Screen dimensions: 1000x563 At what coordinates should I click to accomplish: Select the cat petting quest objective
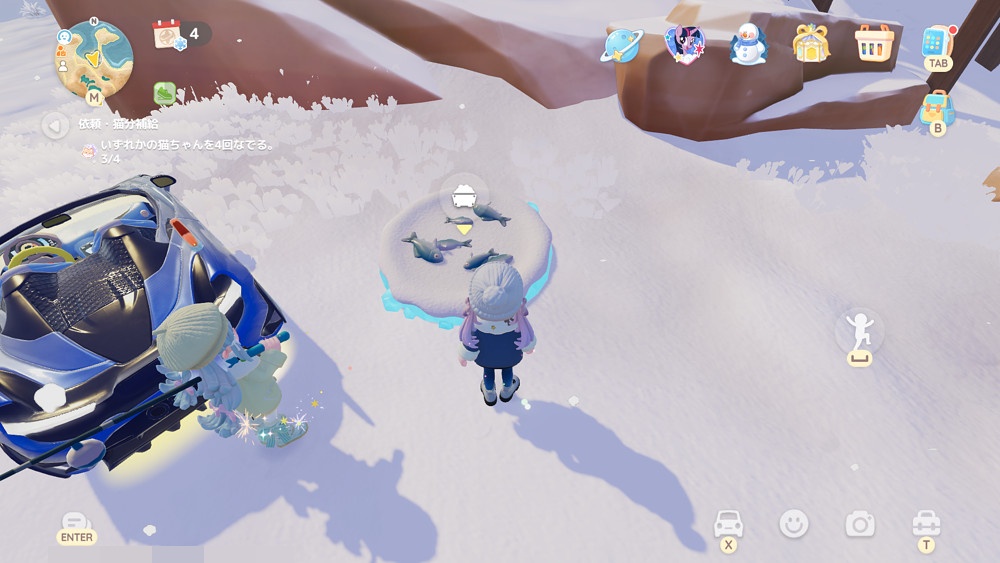[x=187, y=145]
